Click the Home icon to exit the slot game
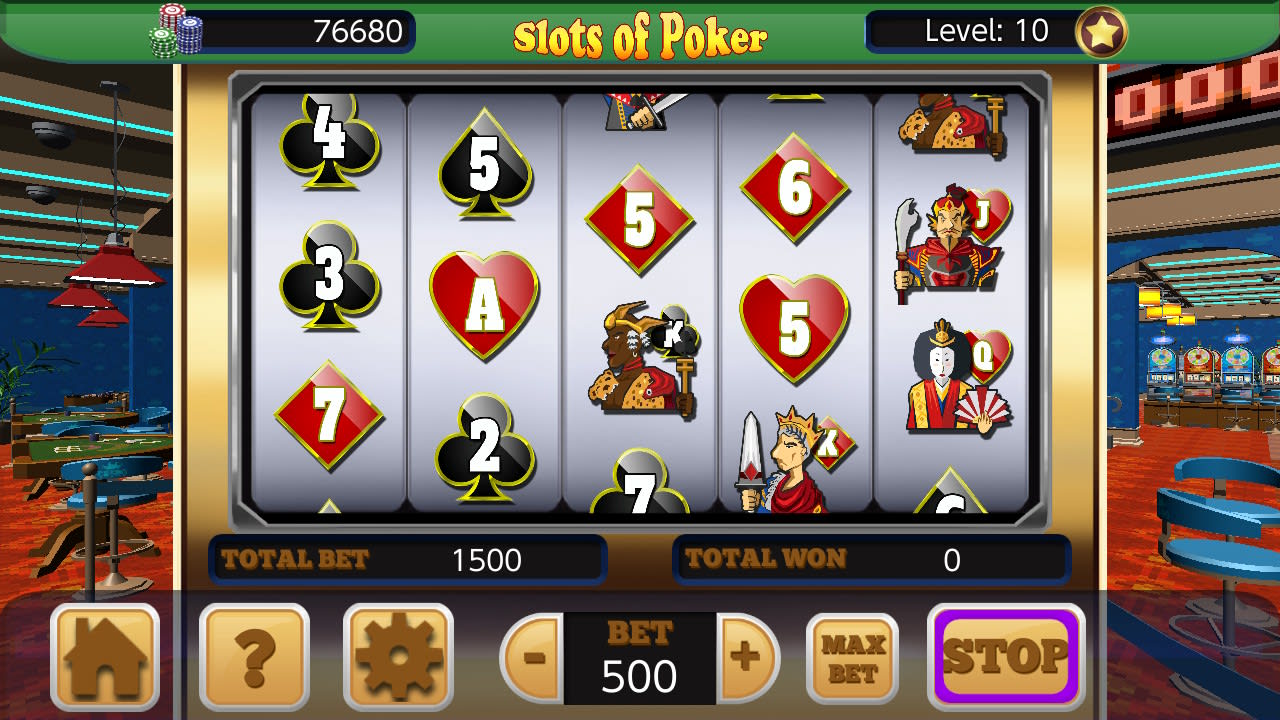The width and height of the screenshot is (1280, 720). pyautogui.click(x=104, y=657)
